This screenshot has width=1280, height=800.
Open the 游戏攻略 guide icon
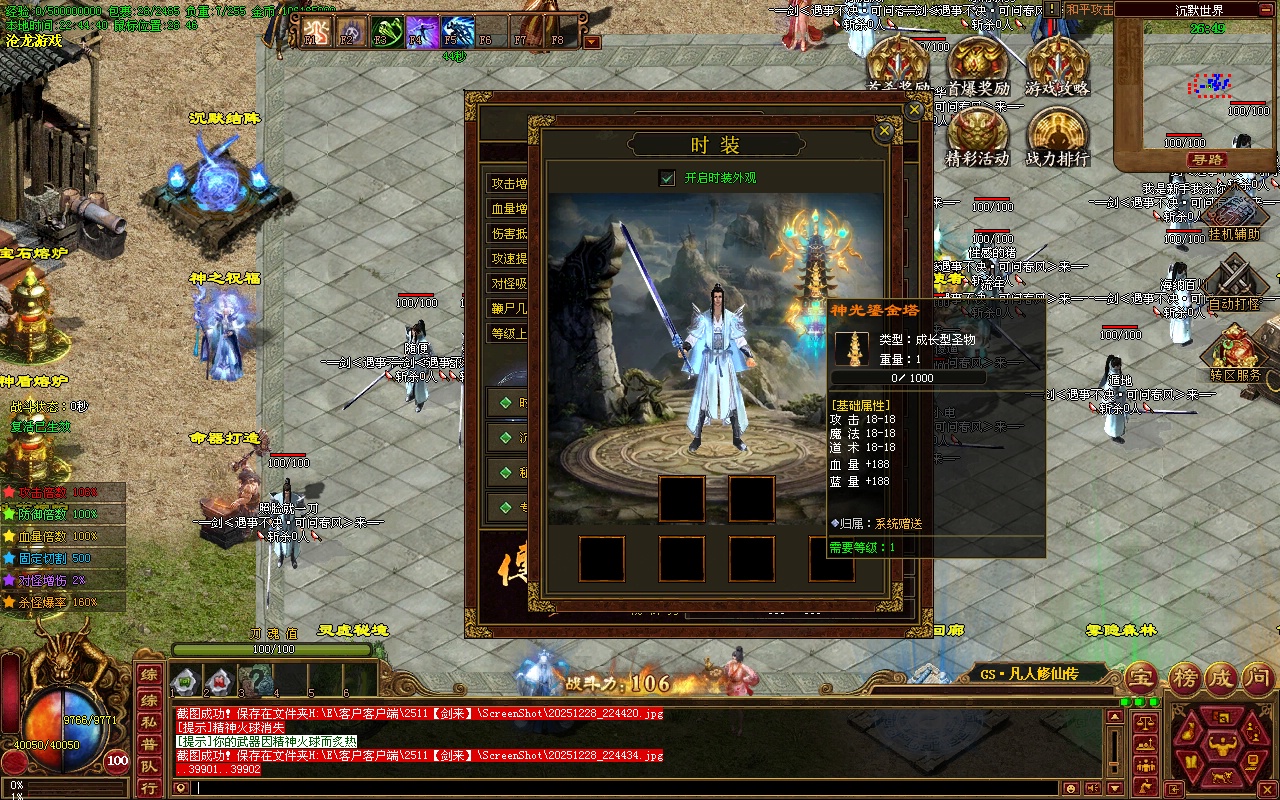1056,62
